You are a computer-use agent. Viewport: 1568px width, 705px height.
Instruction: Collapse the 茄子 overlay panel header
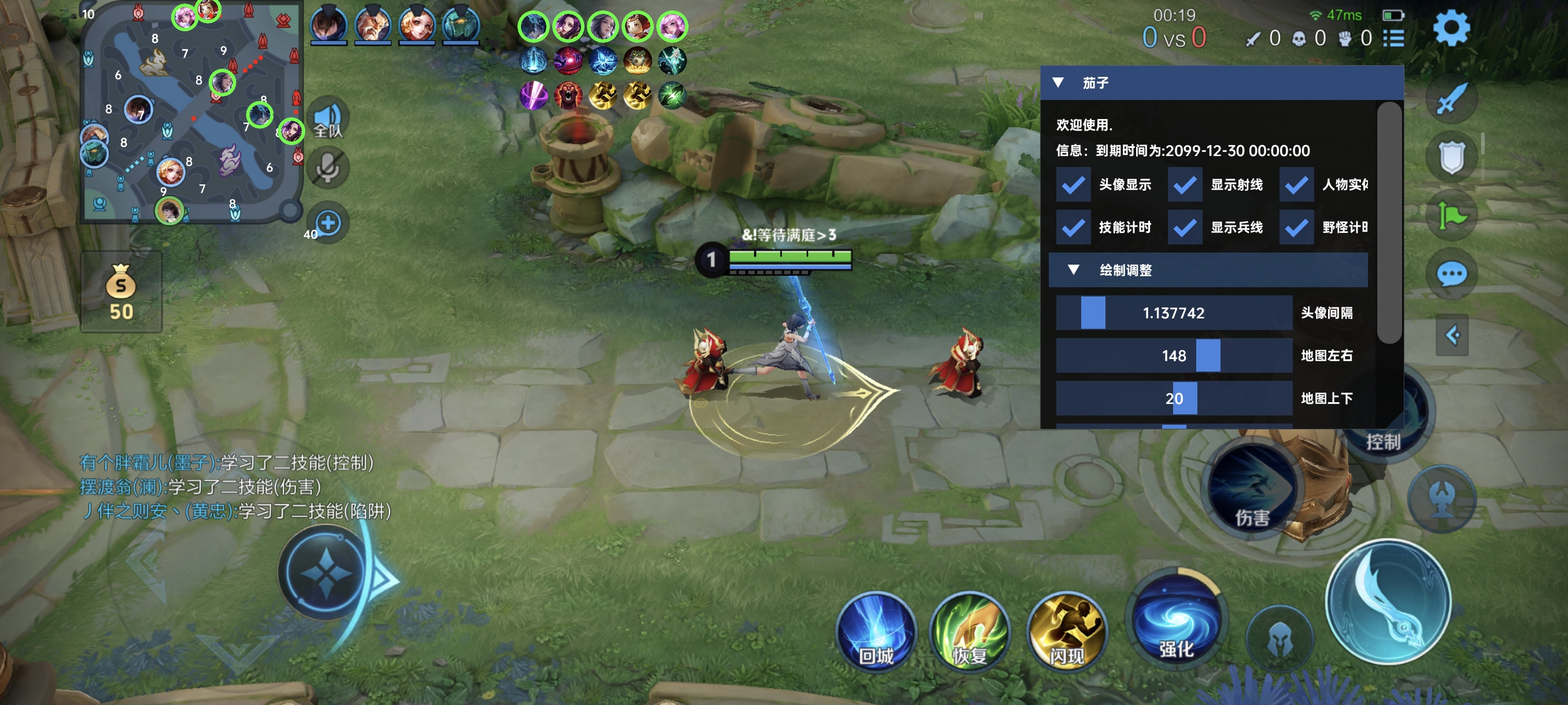[1058, 83]
